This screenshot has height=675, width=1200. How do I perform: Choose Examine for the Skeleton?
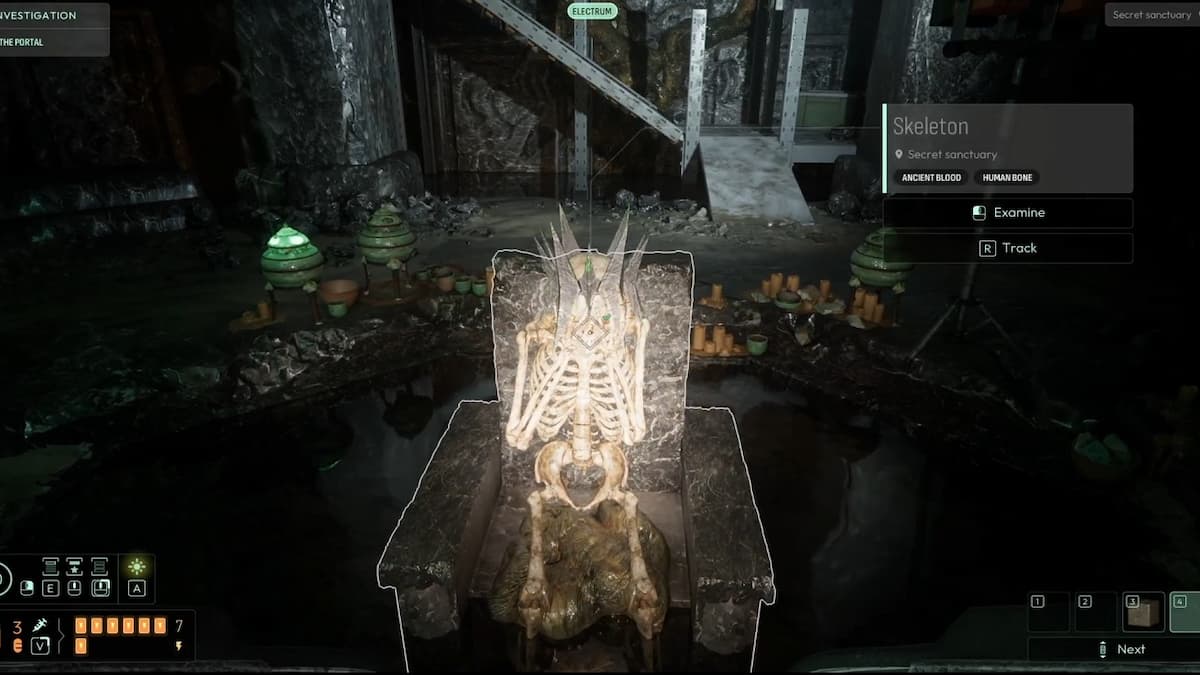[x=1008, y=213]
